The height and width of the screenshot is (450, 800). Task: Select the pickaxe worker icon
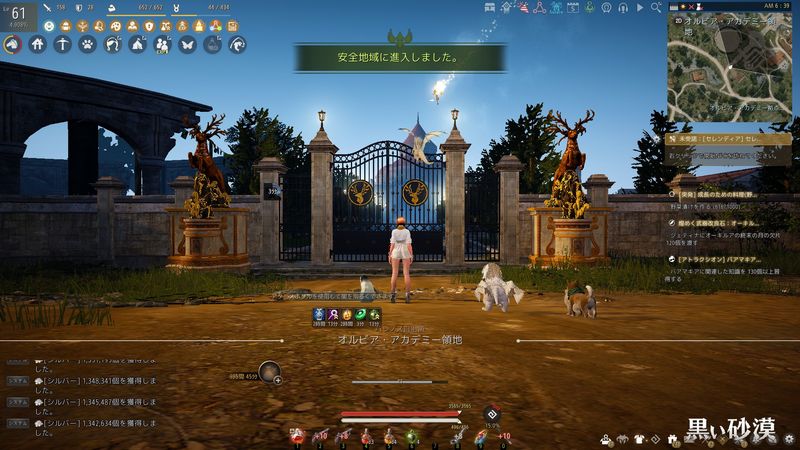pos(63,44)
